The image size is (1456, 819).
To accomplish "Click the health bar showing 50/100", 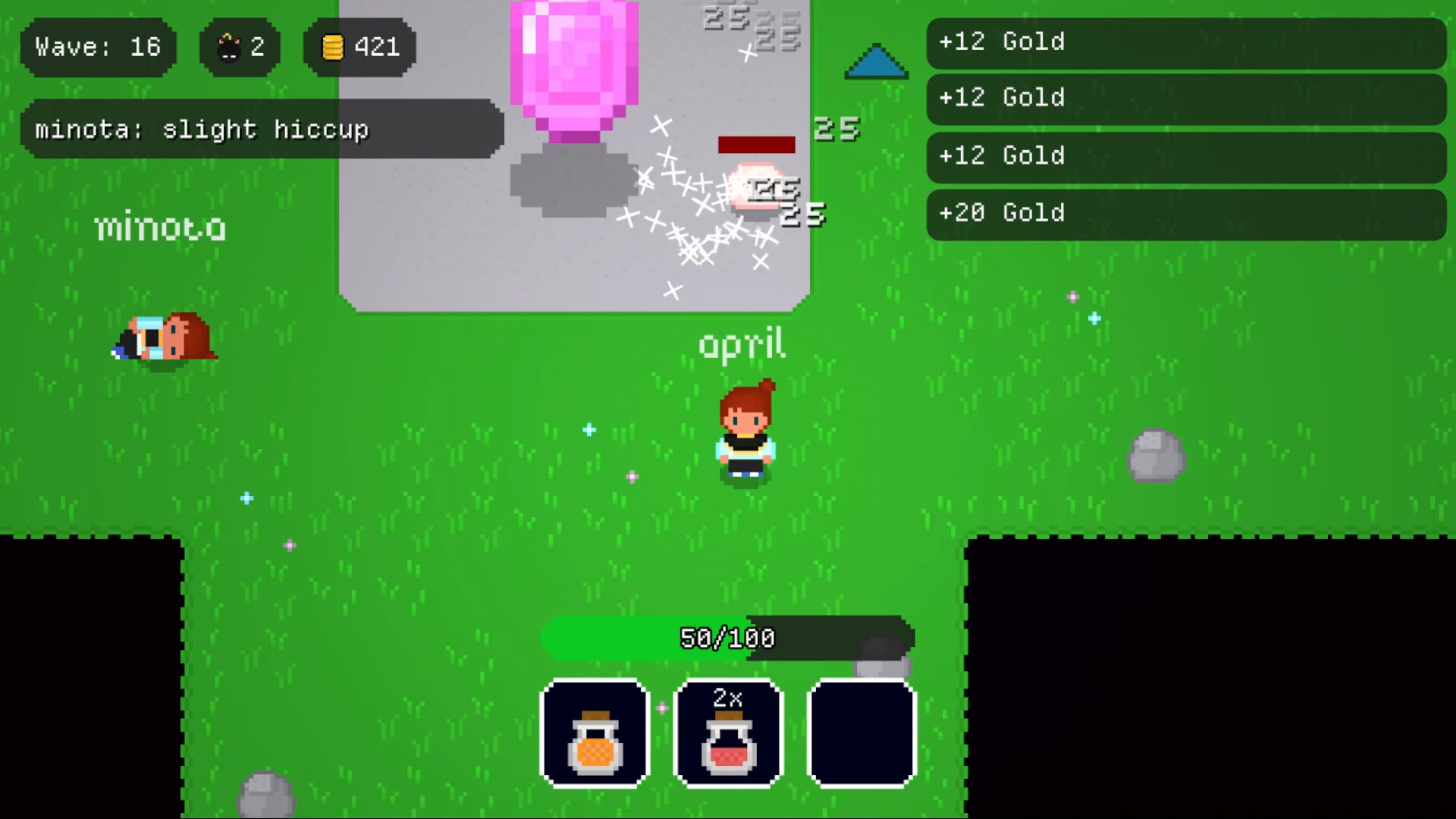I will coord(726,639).
